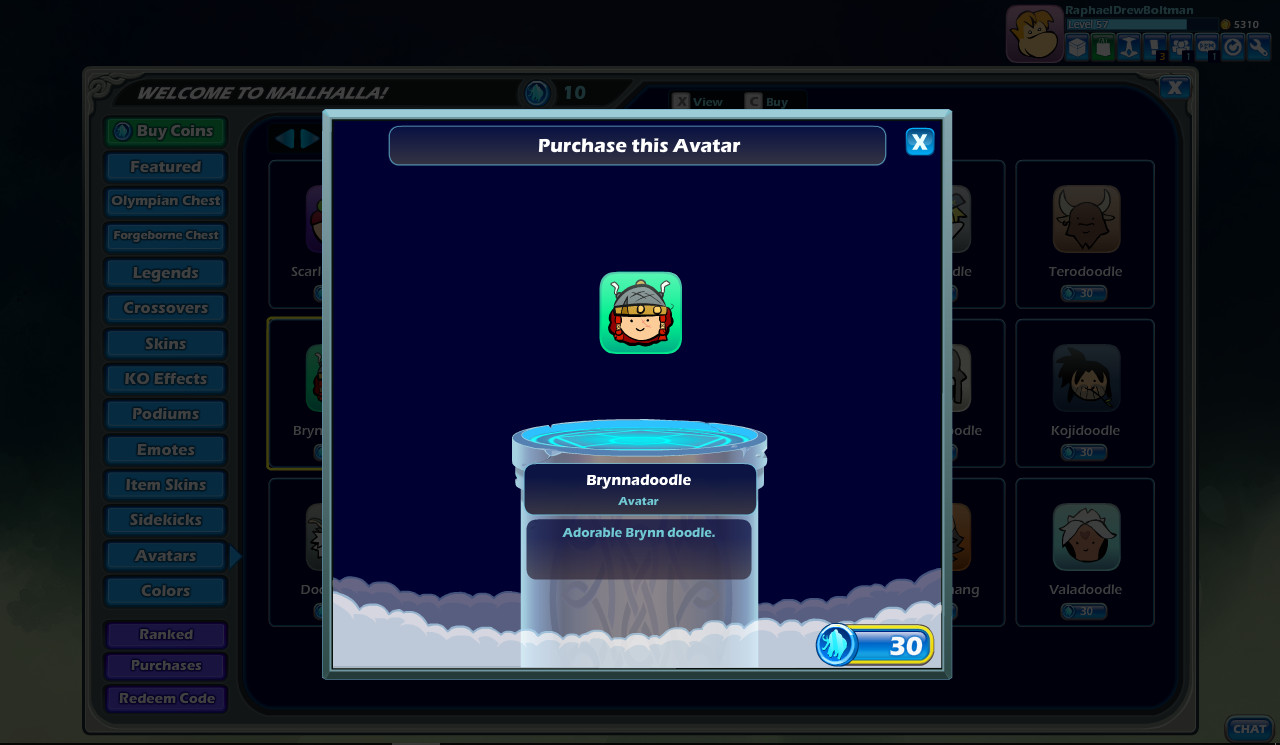This screenshot has width=1280, height=745.
Task: Open the notifications icon showing 3 alerts
Action: (1154, 46)
